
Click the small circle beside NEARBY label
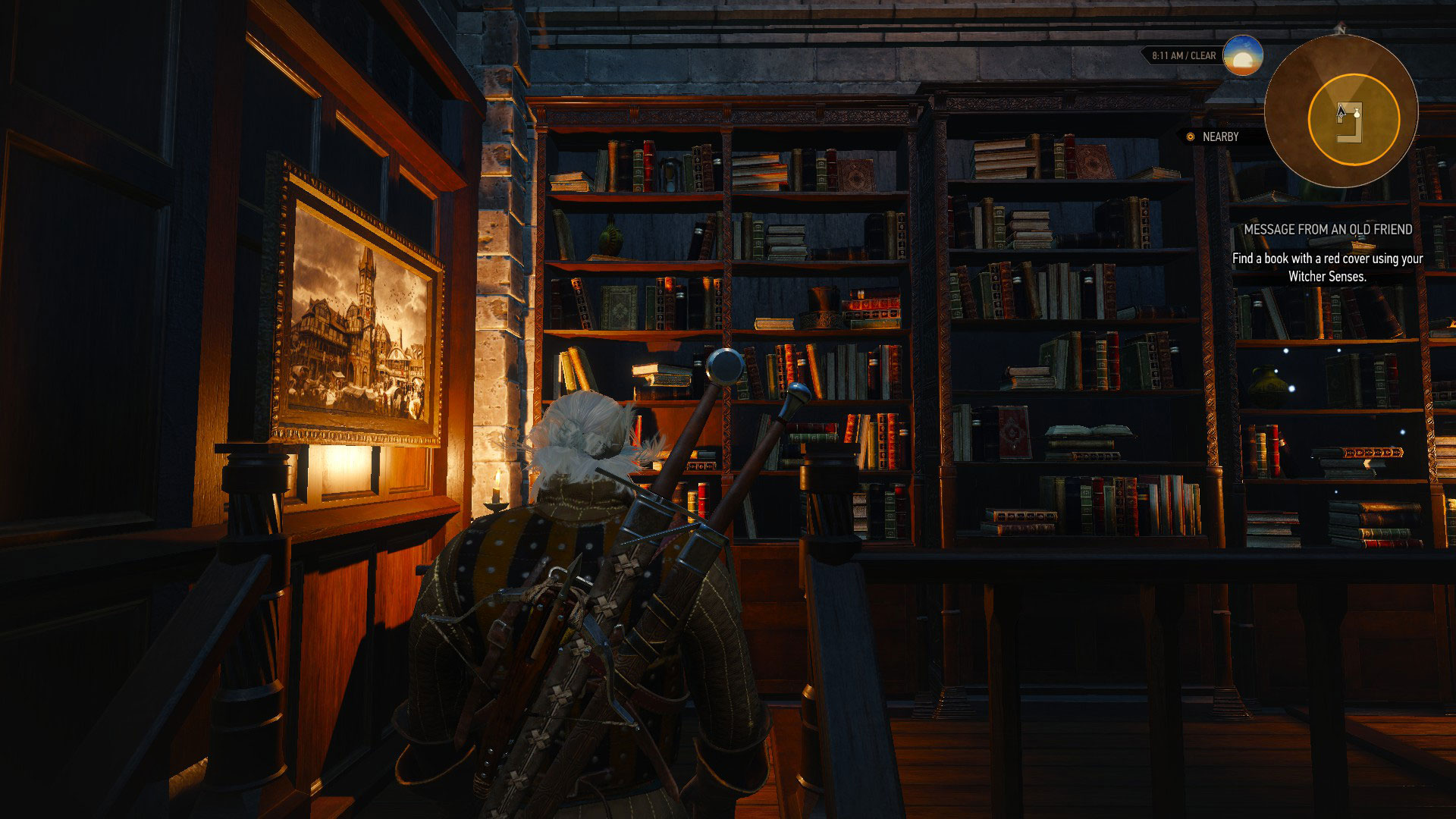tap(1191, 136)
